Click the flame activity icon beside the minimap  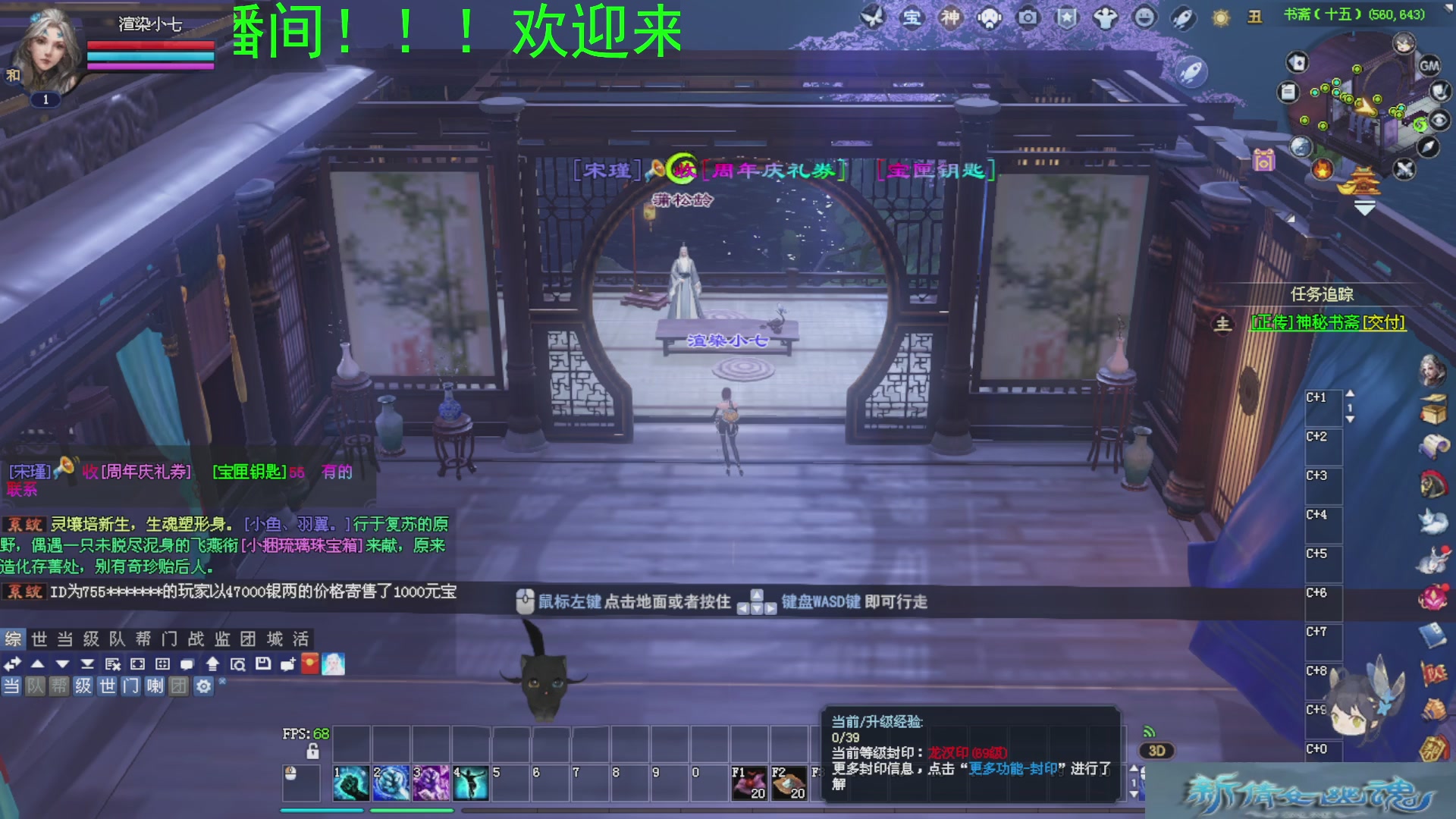pos(1322,170)
